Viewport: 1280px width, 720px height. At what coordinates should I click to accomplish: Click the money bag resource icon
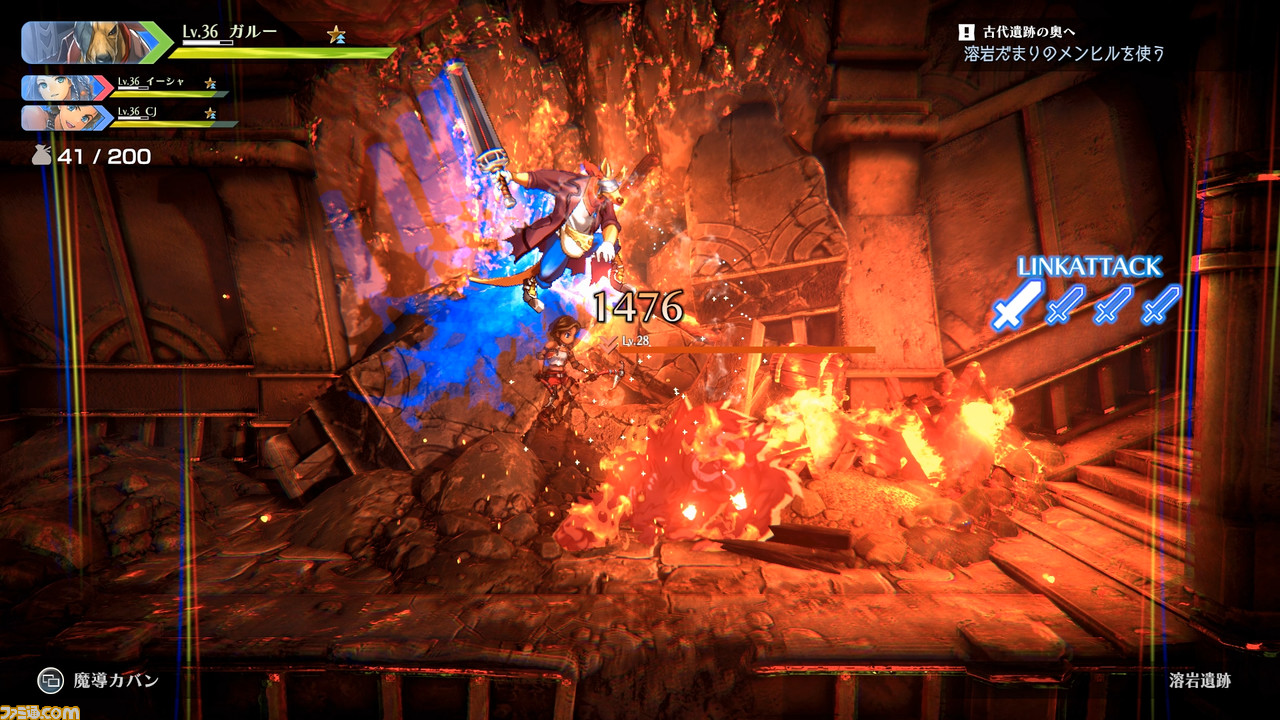41,156
